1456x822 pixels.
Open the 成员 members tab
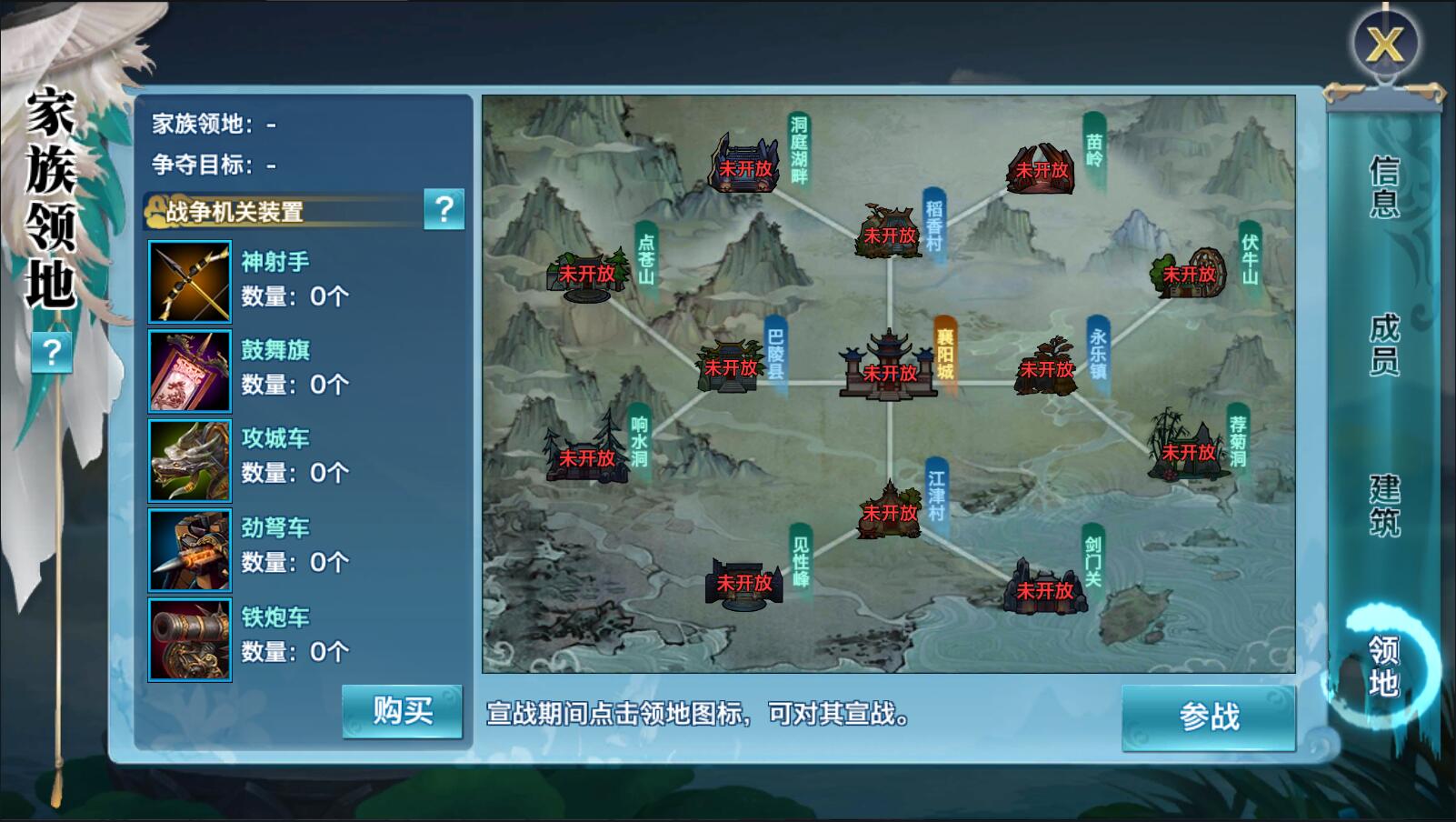point(1383,345)
